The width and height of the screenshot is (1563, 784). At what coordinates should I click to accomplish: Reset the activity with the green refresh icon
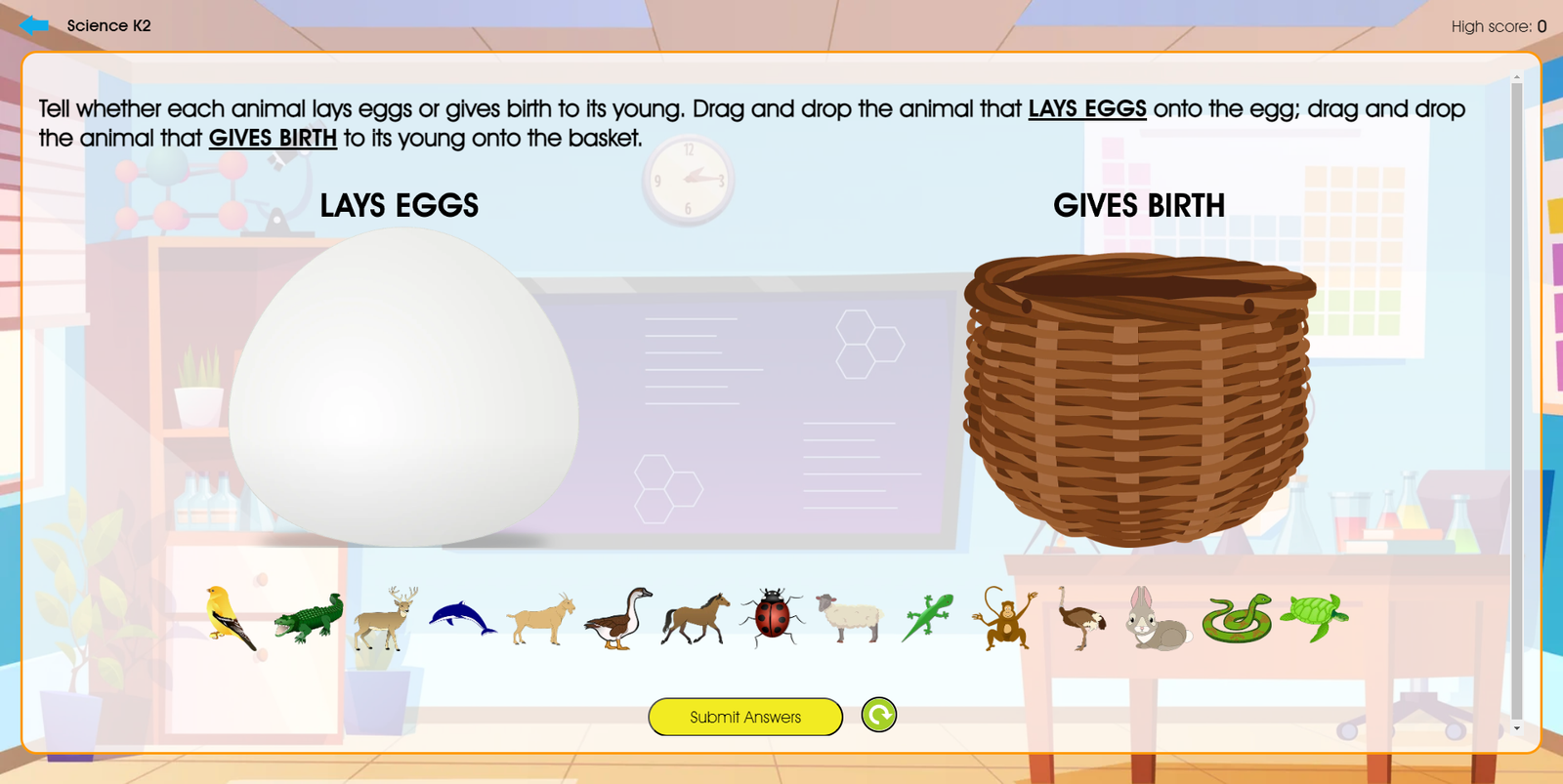(878, 715)
